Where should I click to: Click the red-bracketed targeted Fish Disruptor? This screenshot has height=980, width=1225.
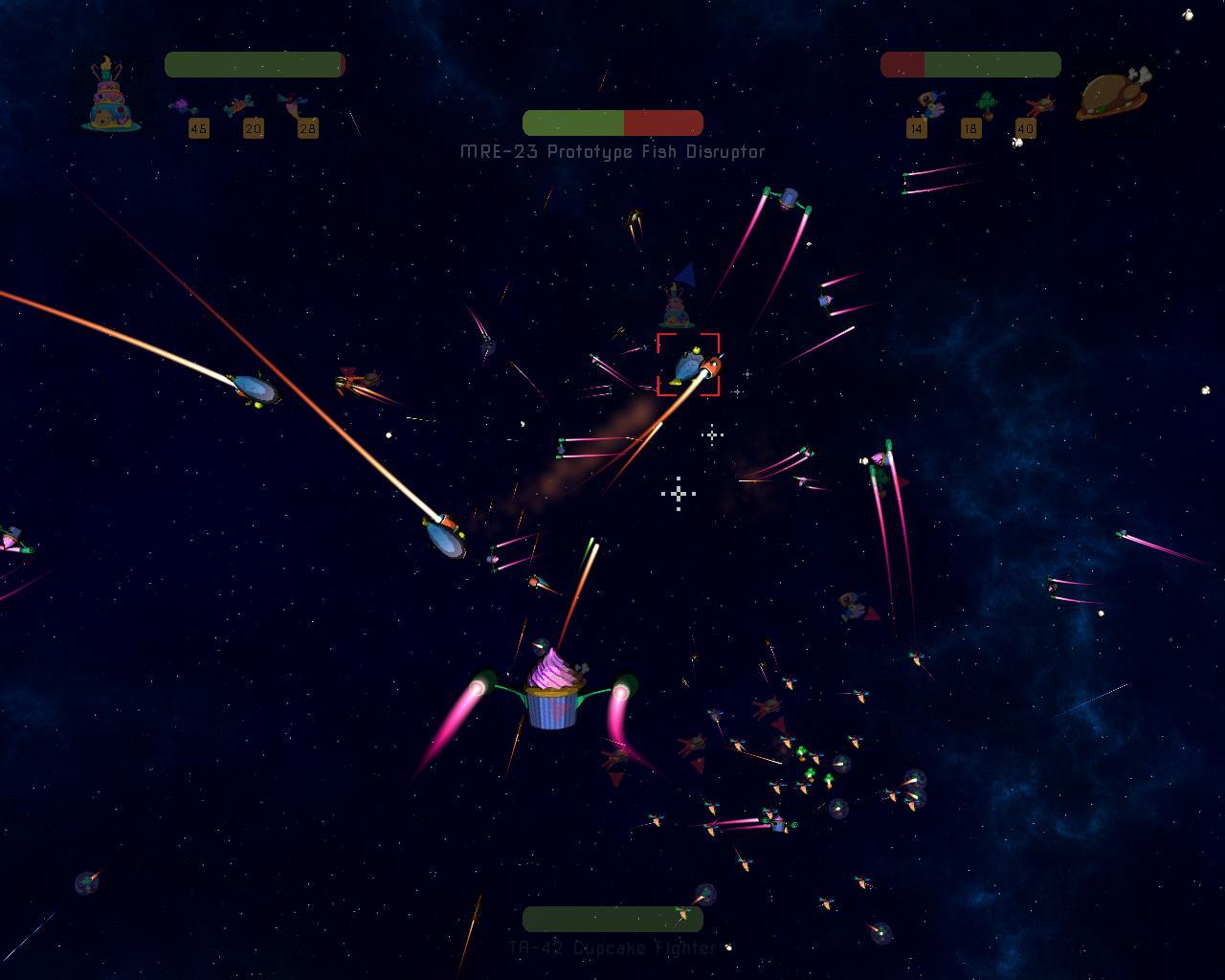tap(689, 365)
